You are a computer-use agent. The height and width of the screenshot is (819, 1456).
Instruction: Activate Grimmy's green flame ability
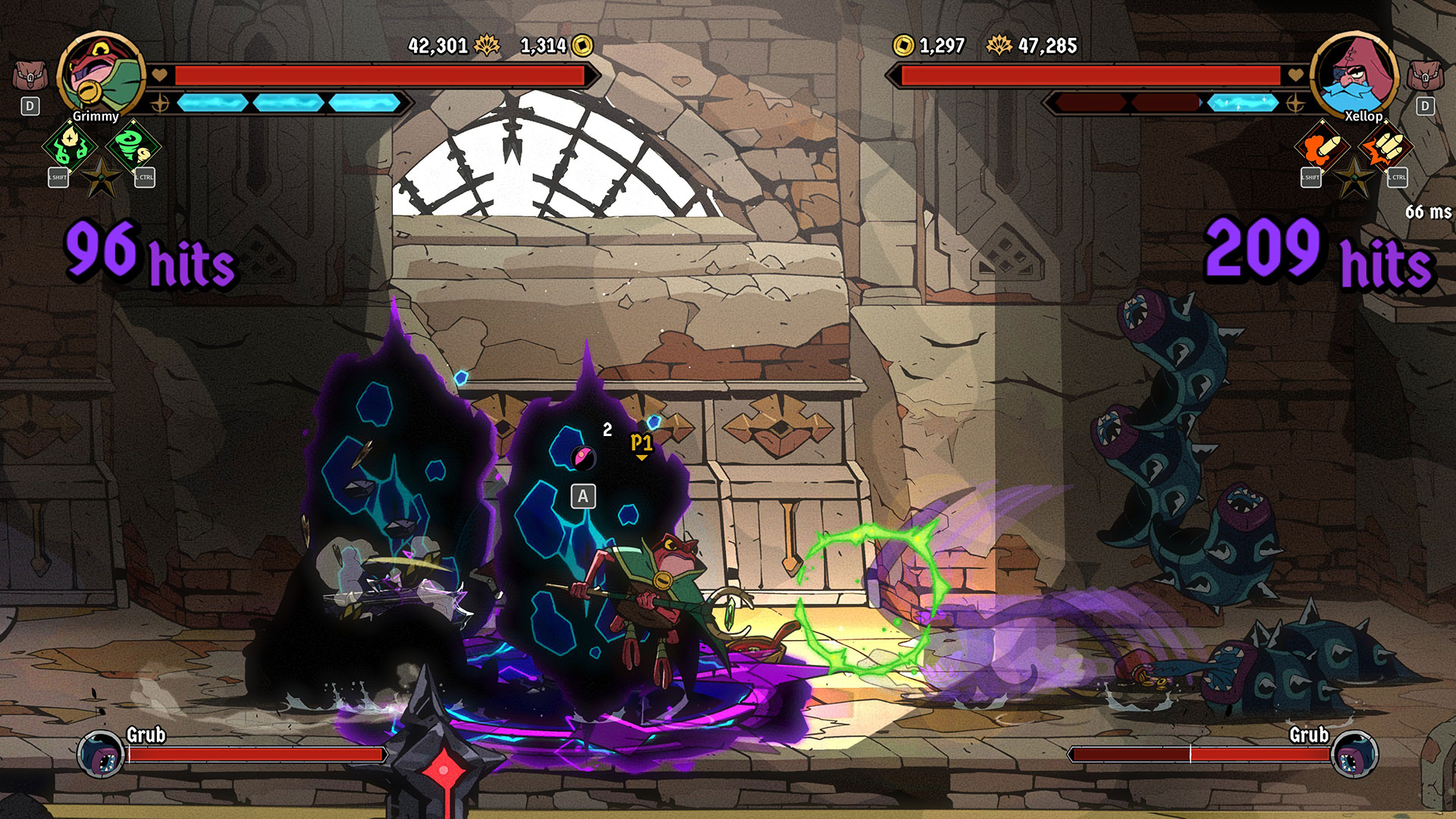coord(71,145)
